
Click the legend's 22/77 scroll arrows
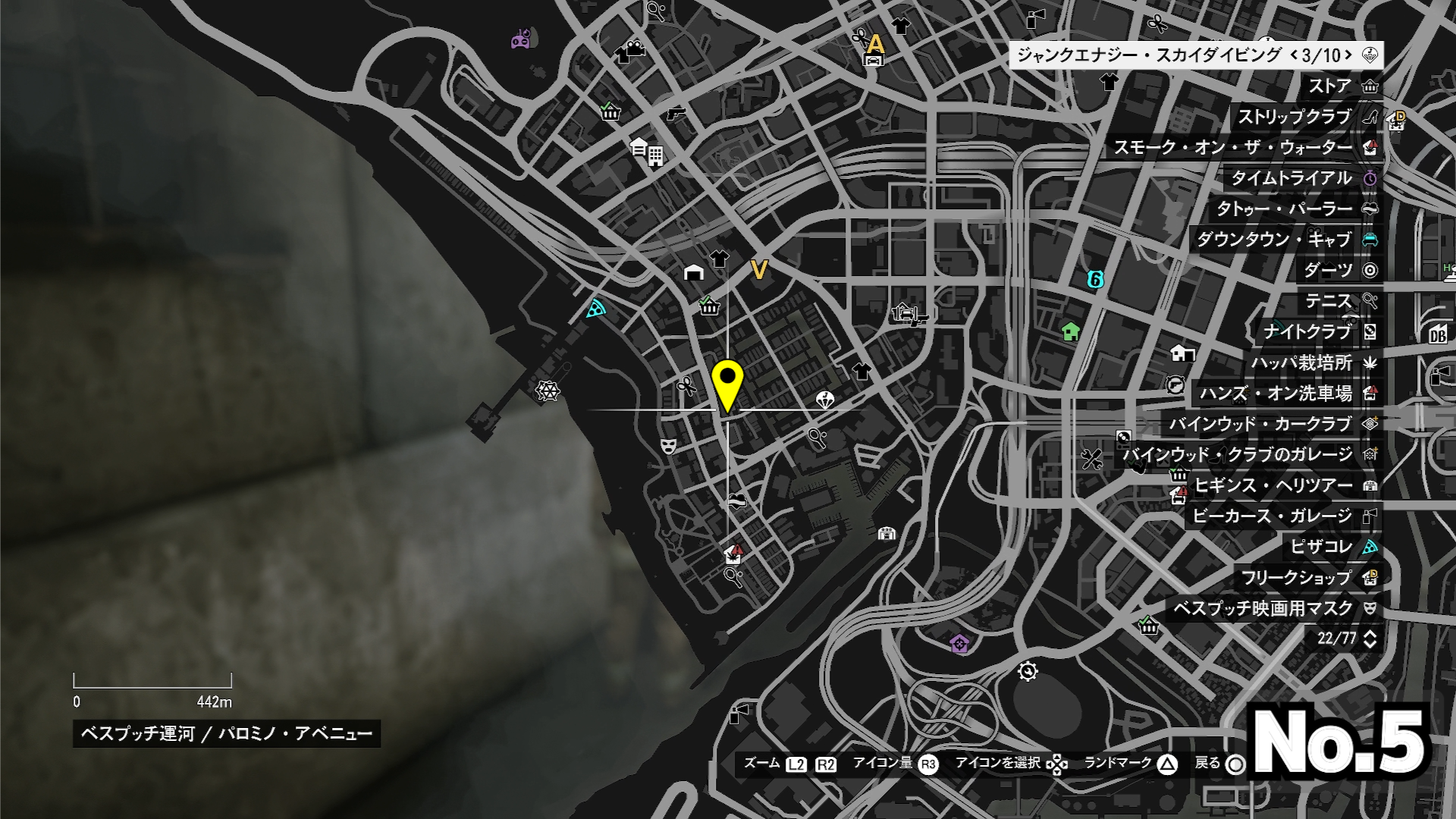click(1370, 639)
